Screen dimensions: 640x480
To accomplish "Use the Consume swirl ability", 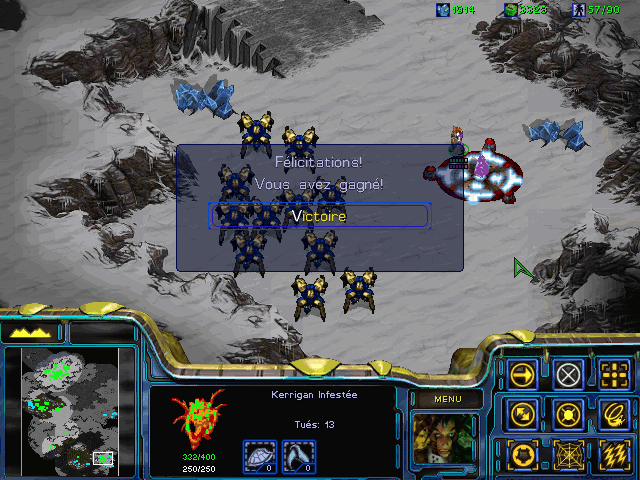I will click(x=614, y=414).
